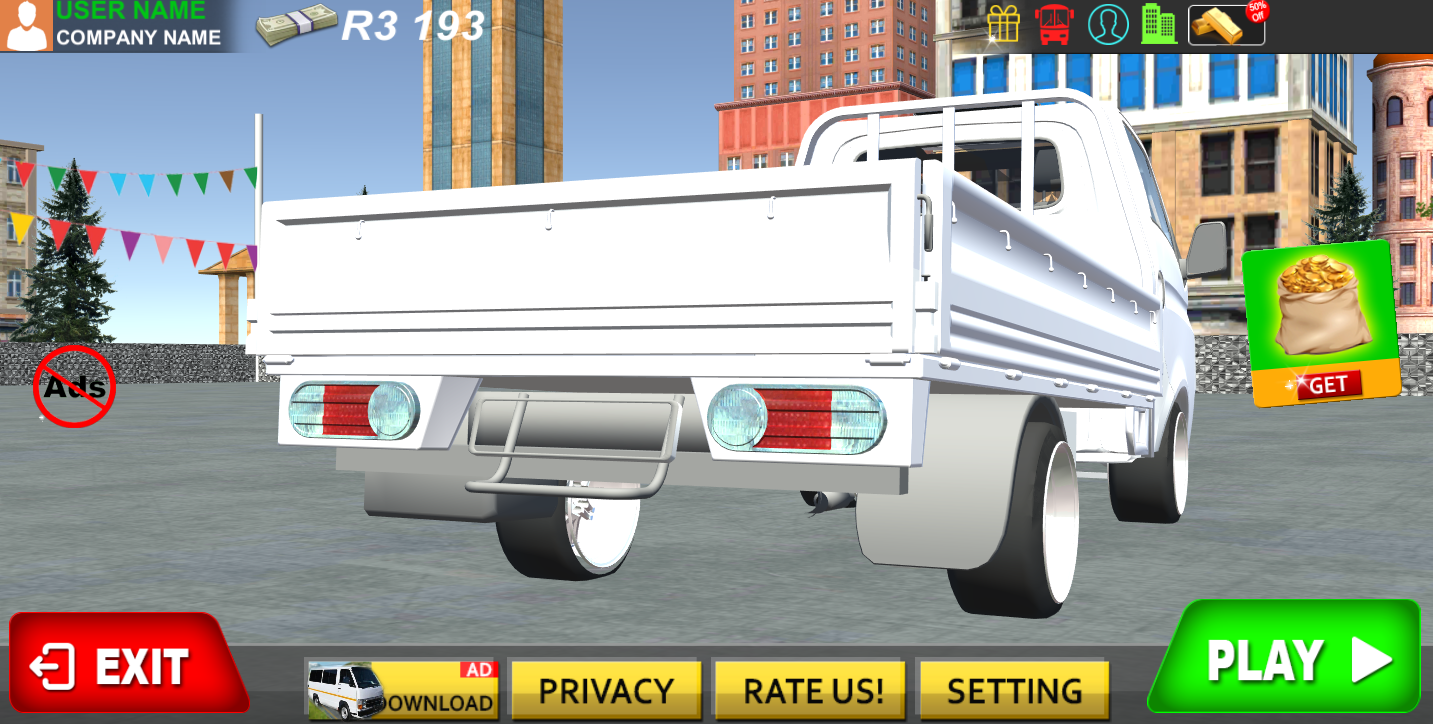Open the PRIVACY policy
This screenshot has width=1433, height=724.
click(x=606, y=689)
